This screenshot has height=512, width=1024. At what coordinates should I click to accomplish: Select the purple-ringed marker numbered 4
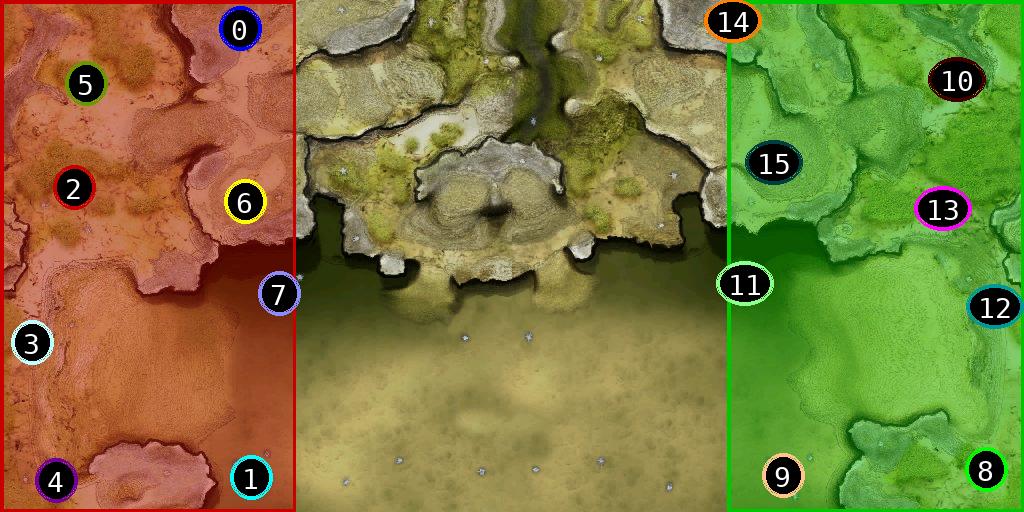click(x=56, y=482)
